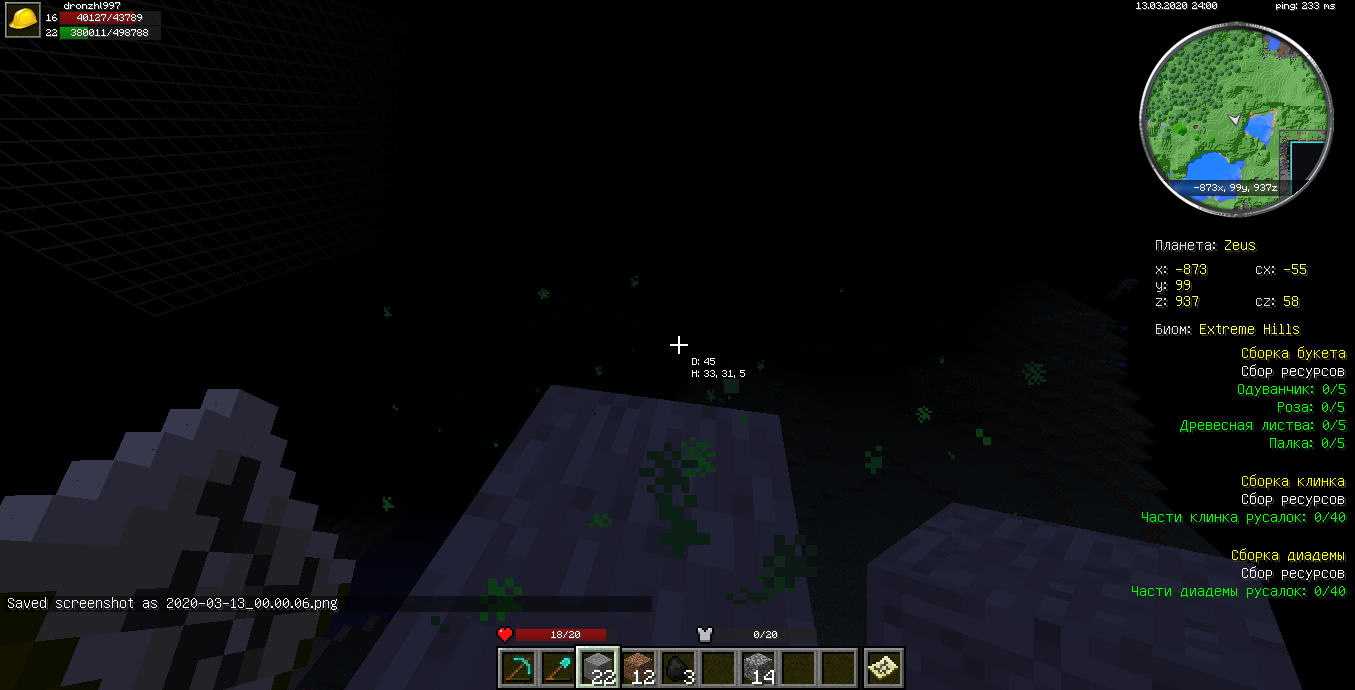The height and width of the screenshot is (690, 1355).
Task: Select the diamond shovel hotbar slot
Action: click(x=557, y=668)
